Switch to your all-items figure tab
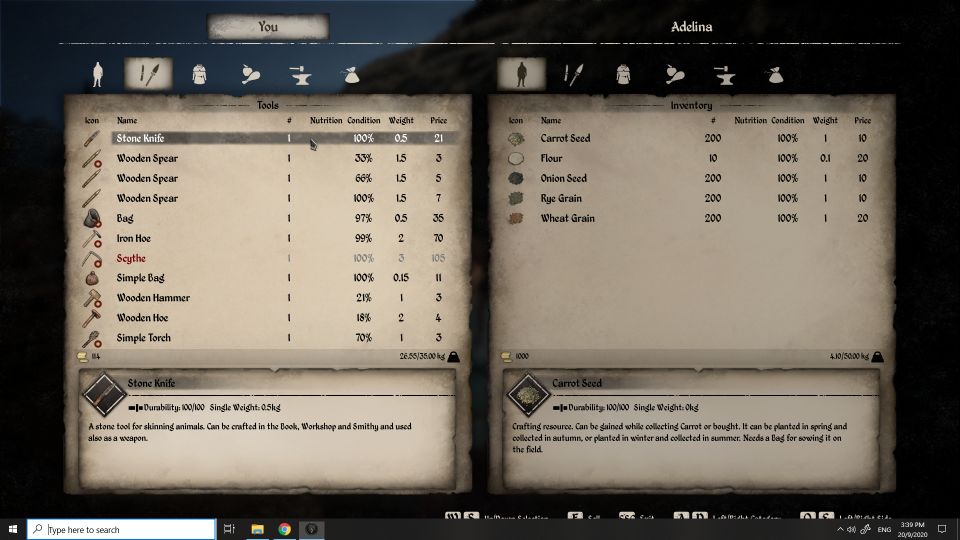 click(x=98, y=73)
